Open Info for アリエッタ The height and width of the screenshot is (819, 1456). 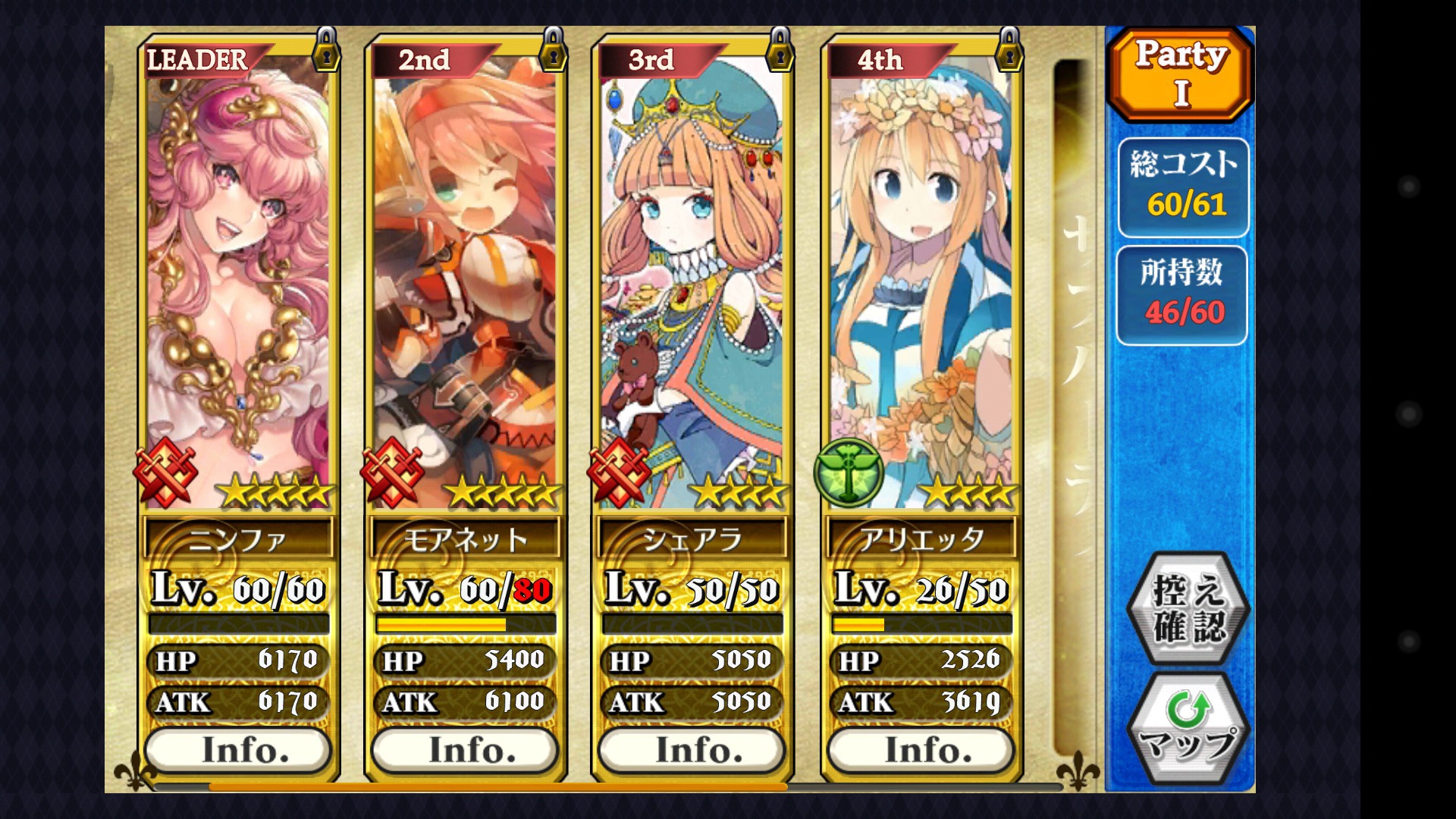point(921,750)
